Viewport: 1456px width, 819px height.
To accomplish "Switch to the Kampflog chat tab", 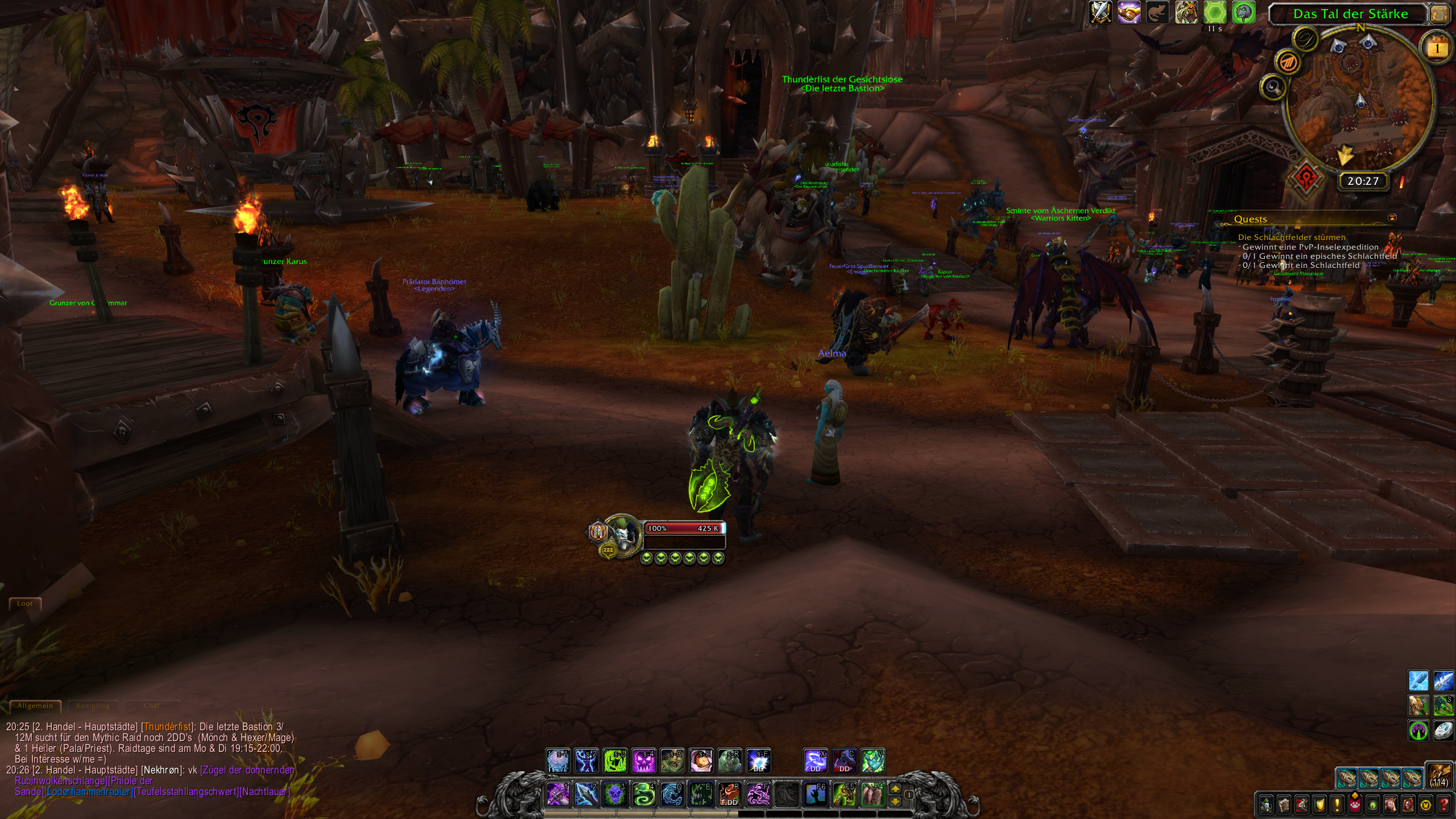I will [94, 706].
